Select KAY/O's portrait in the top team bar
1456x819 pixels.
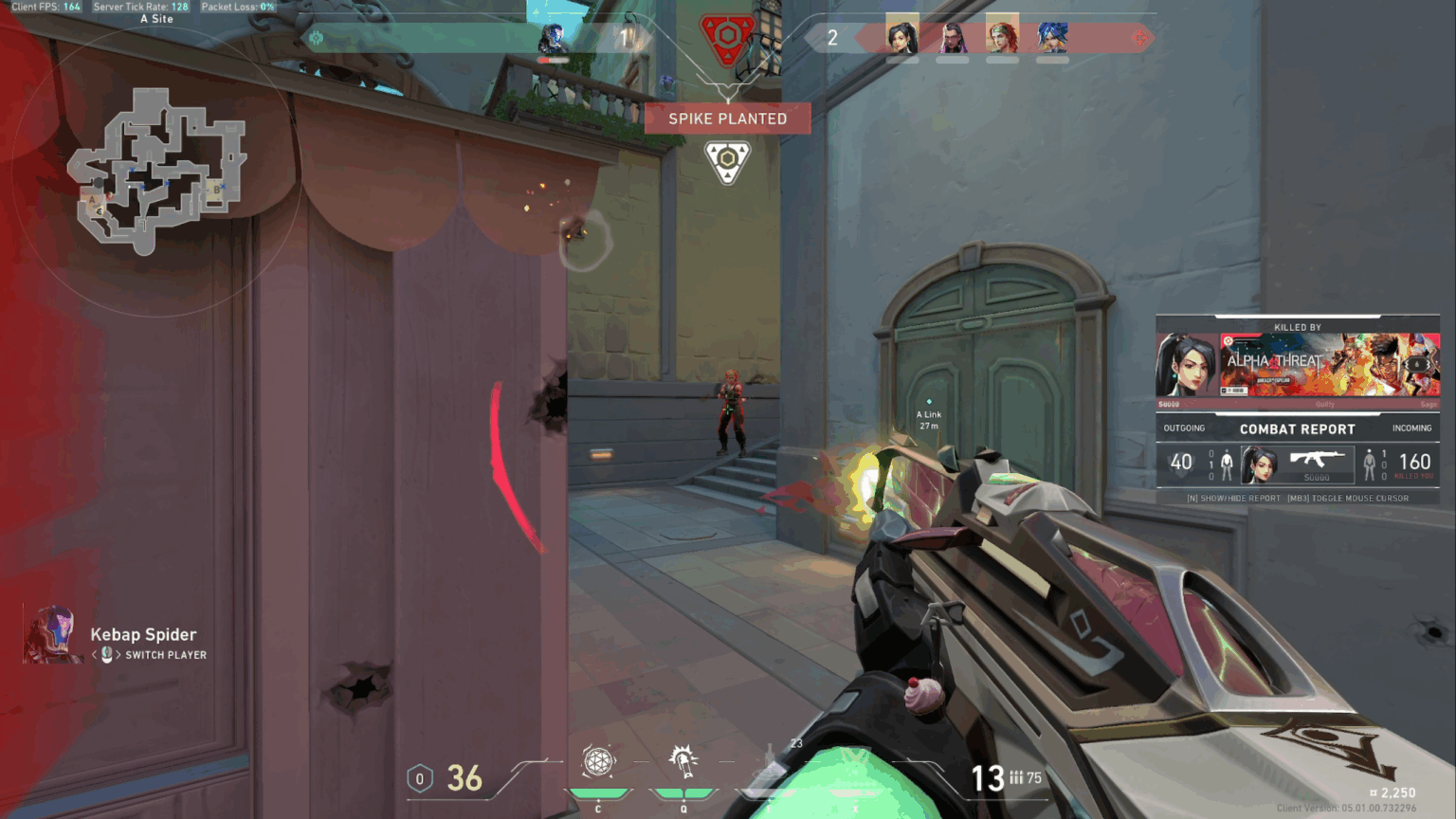(552, 39)
